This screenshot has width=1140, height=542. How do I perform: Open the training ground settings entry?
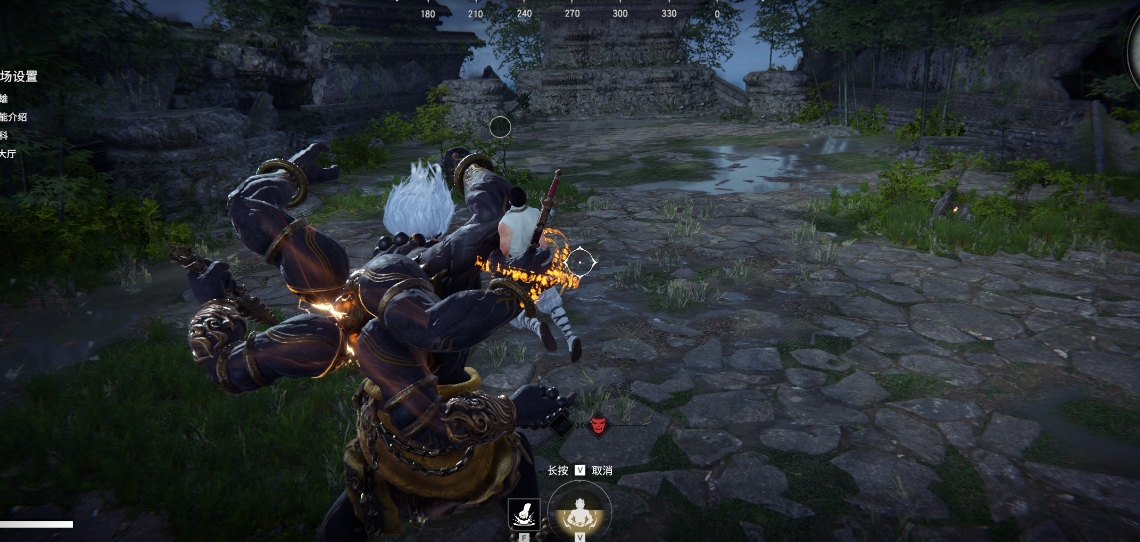(x=18, y=77)
